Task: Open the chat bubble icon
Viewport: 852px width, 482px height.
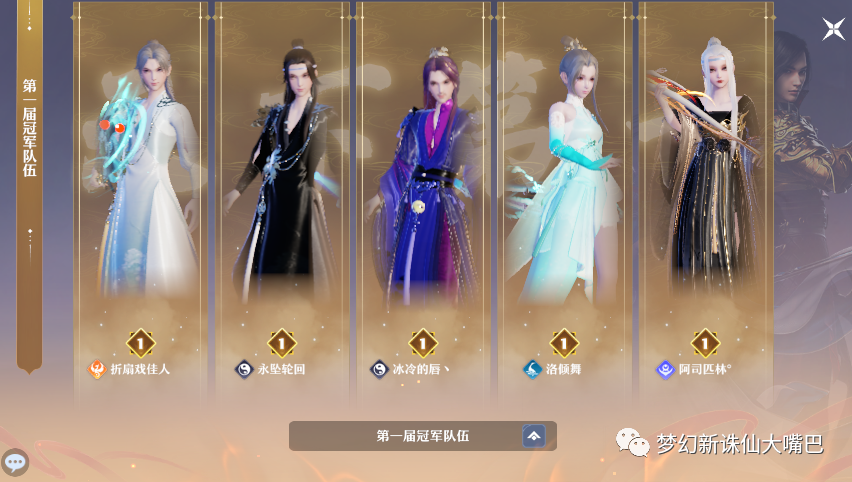Action: tap(15, 462)
